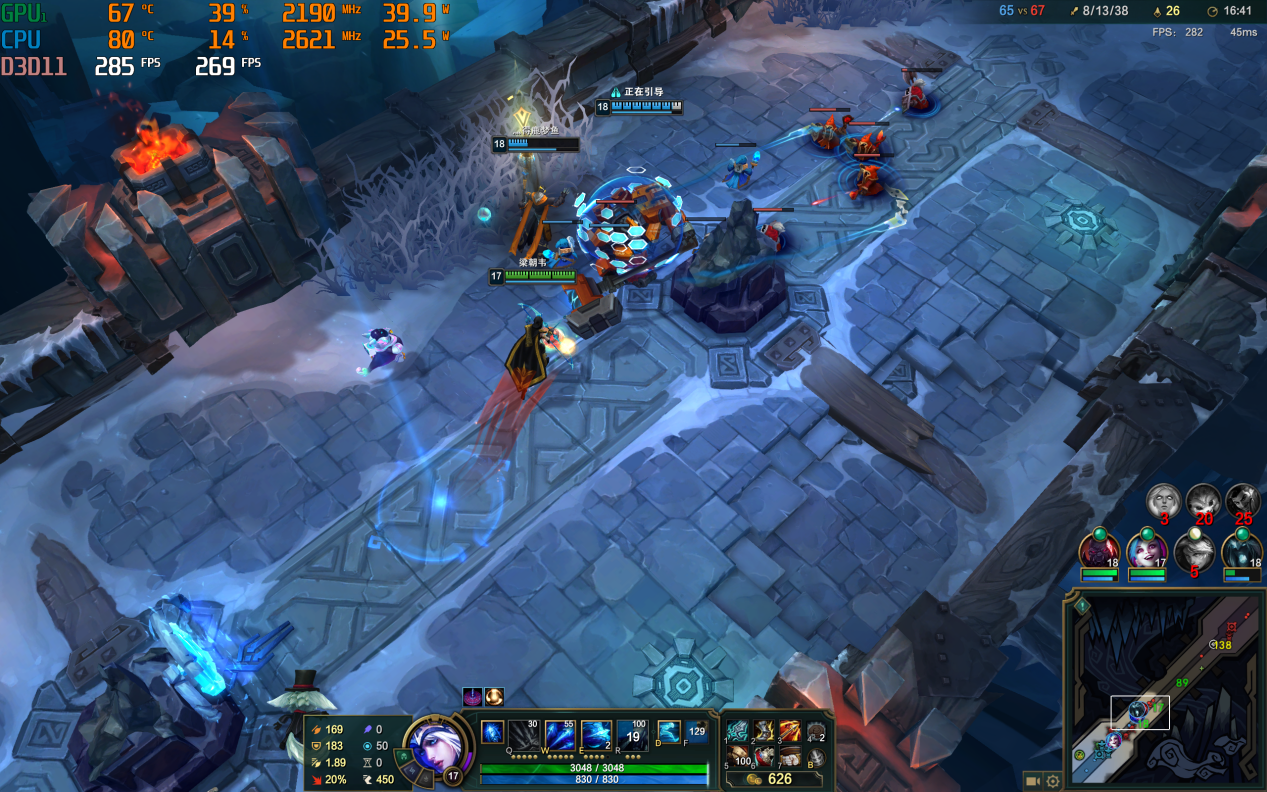Select the Jinx teammate portrait
Viewport: 1267px width, 792px height.
(x=1146, y=551)
